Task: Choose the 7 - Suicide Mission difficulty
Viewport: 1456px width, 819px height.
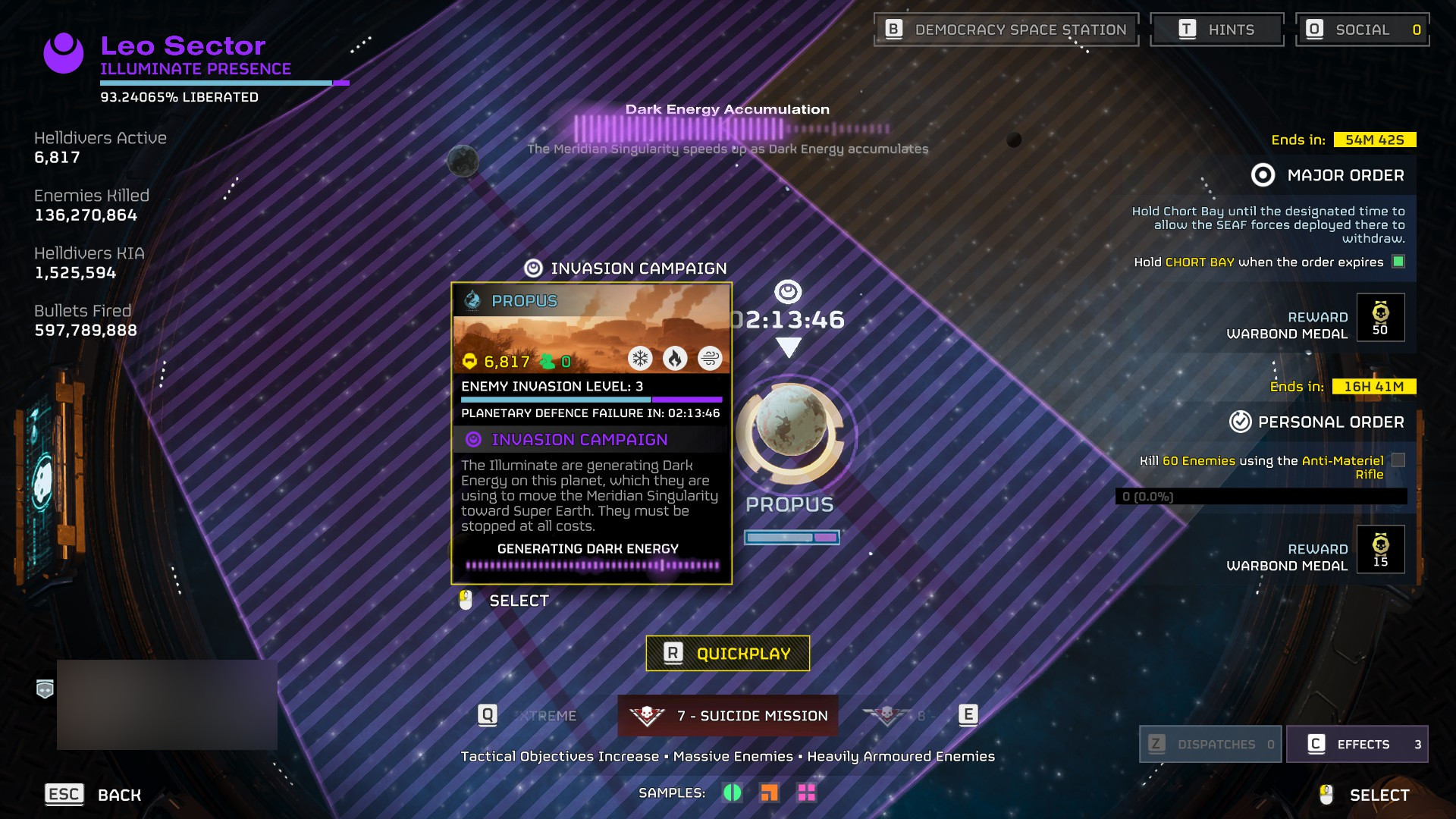Action: 728,716
